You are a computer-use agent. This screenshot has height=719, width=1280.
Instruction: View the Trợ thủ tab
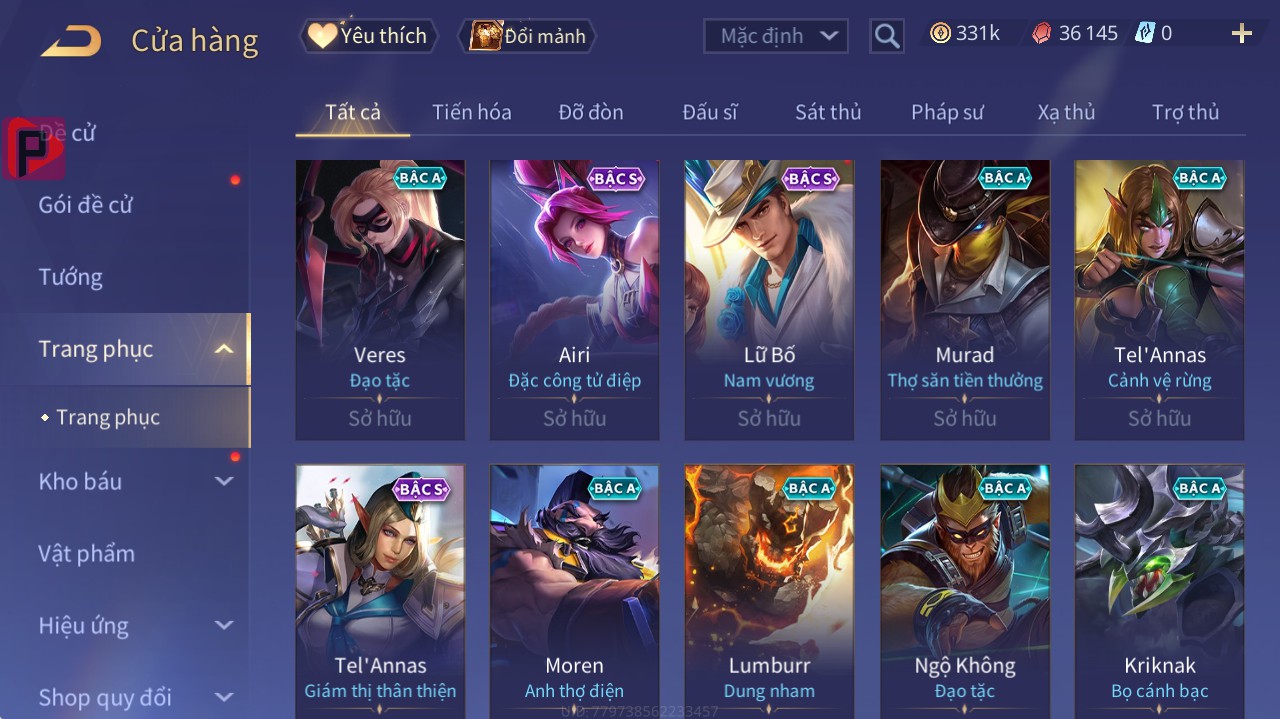coord(1185,112)
